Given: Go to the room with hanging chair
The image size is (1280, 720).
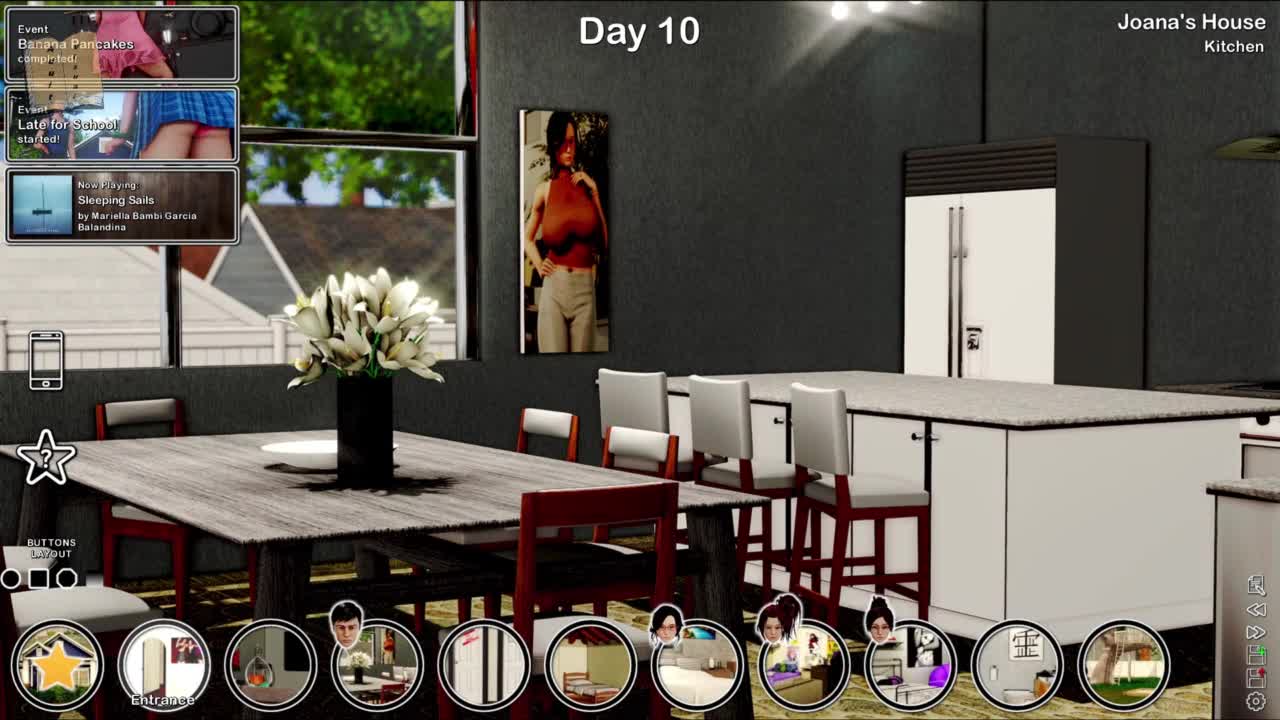Looking at the screenshot, I should (x=270, y=665).
